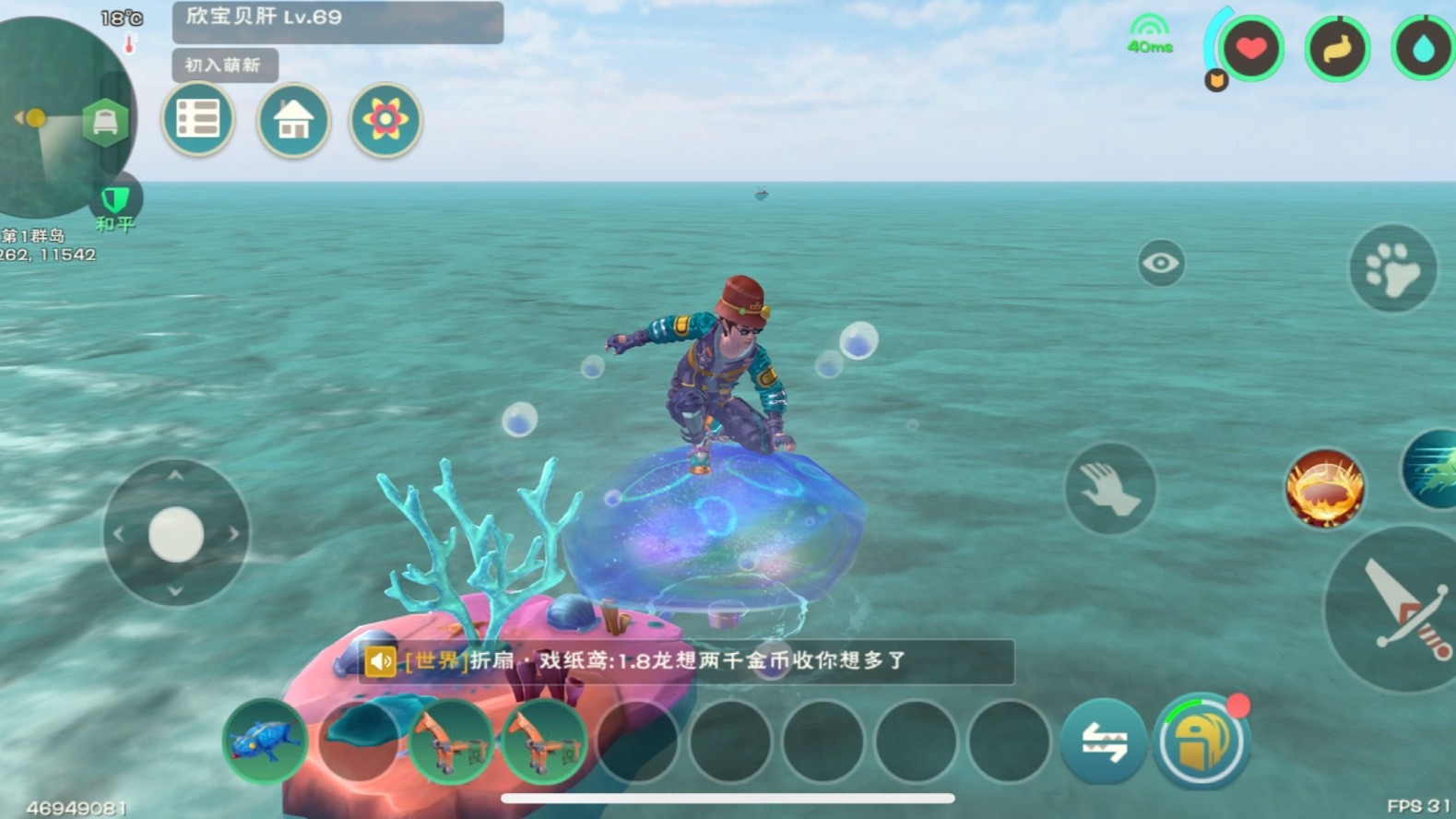The height and width of the screenshot is (819, 1456).
Task: Mute the world chat speaker icon
Action: (x=383, y=660)
